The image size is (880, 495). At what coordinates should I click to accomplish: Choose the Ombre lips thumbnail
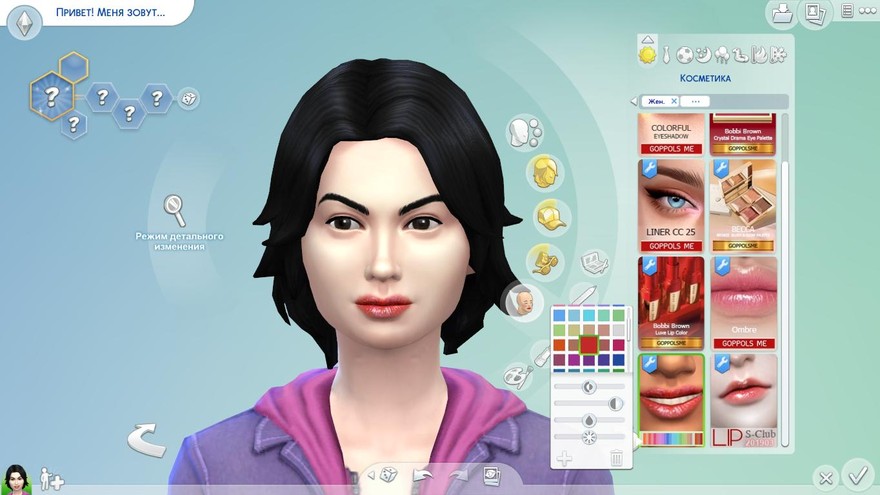click(x=744, y=301)
